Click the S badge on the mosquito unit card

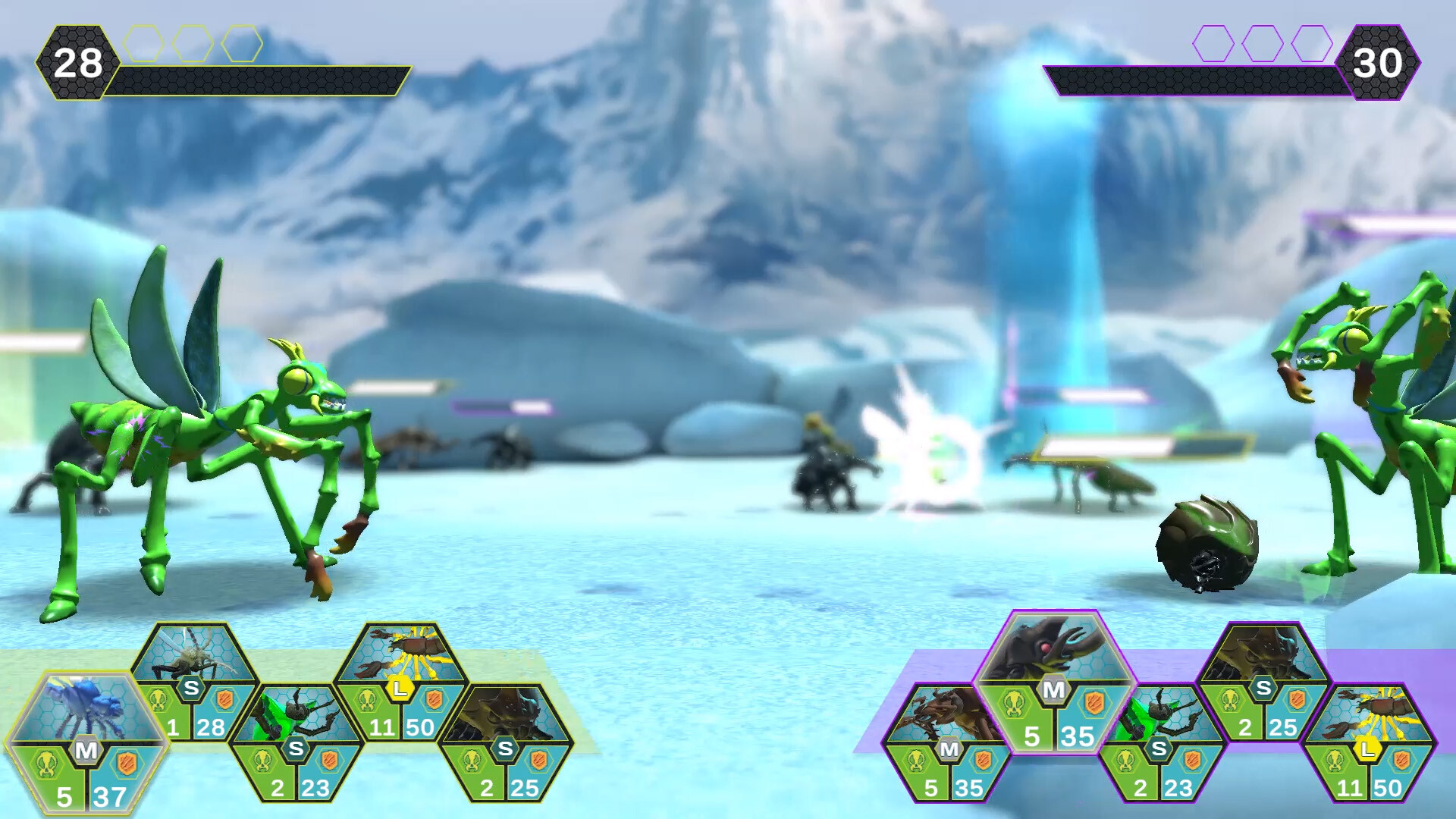click(x=191, y=688)
